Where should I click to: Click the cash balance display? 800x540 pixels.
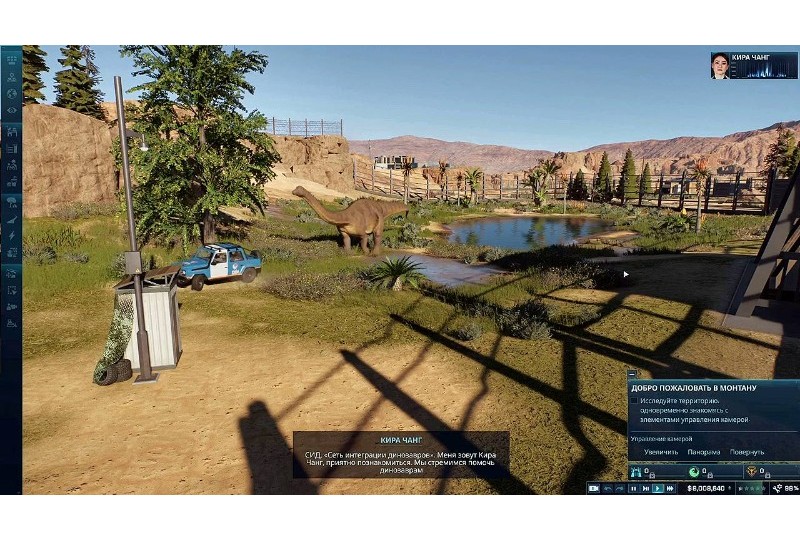tap(707, 488)
